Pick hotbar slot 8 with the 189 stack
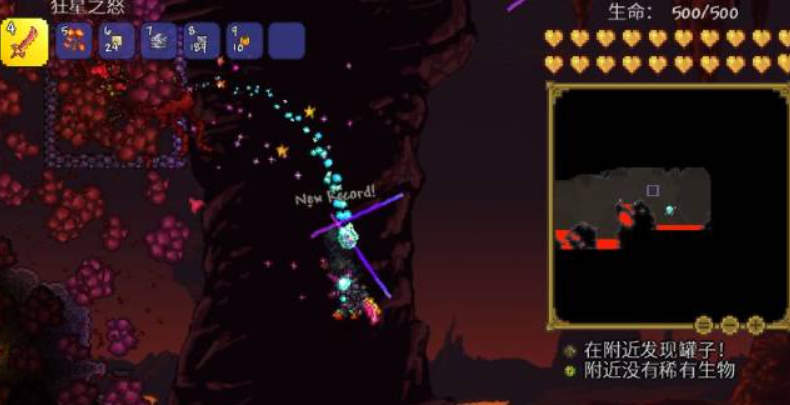Screen dimensions: 790x405 202,41
